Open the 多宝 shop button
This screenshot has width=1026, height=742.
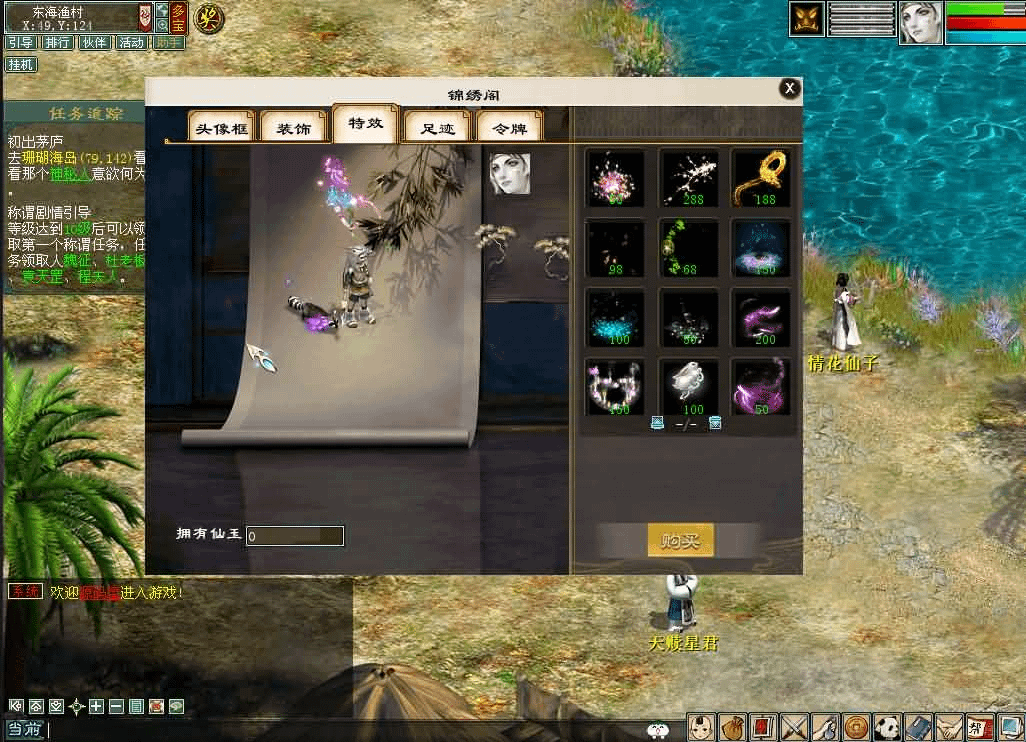(x=178, y=16)
